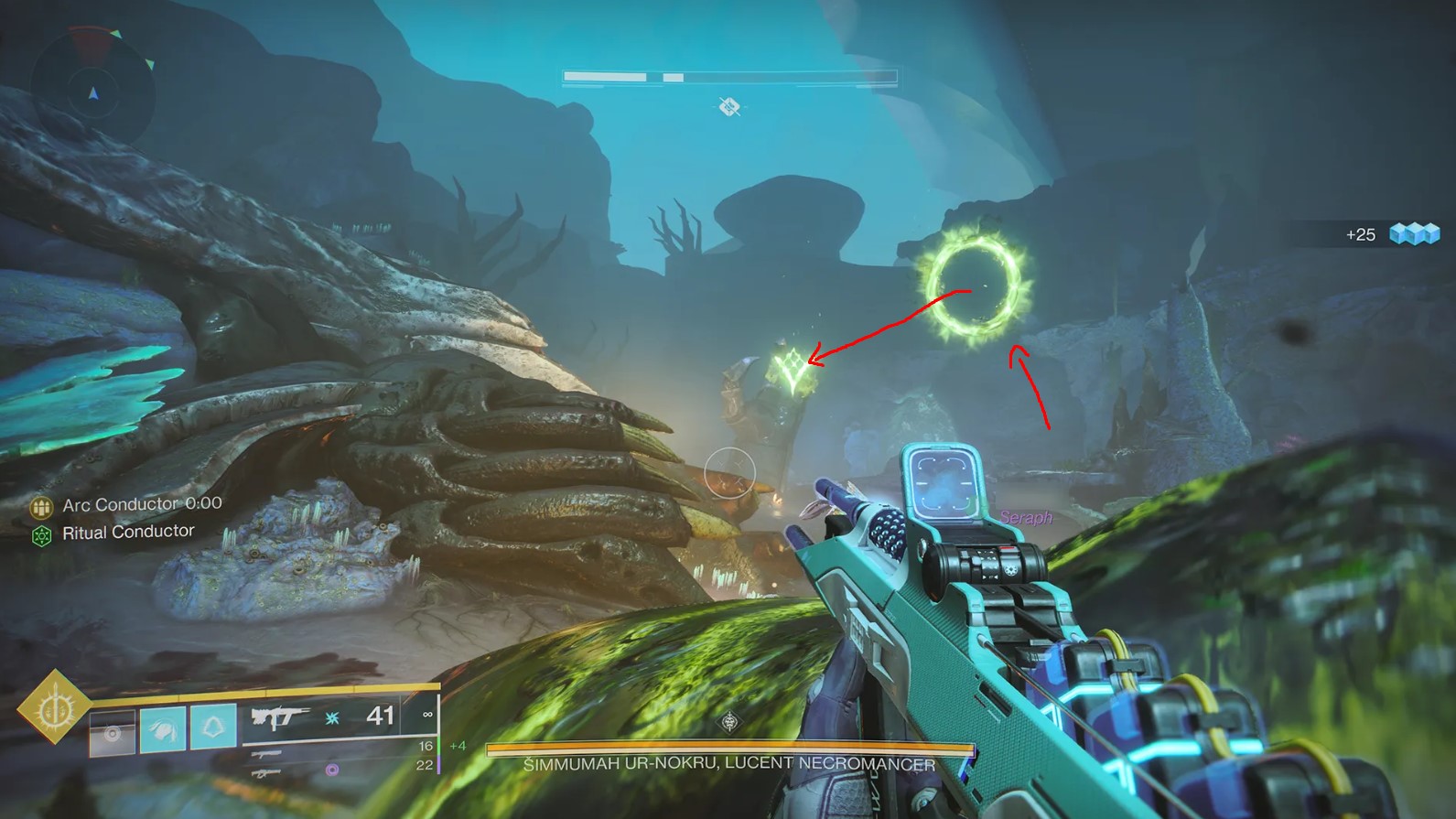Switch to the weapon with 22 ammo
The width and height of the screenshot is (1456, 819).
[266, 773]
